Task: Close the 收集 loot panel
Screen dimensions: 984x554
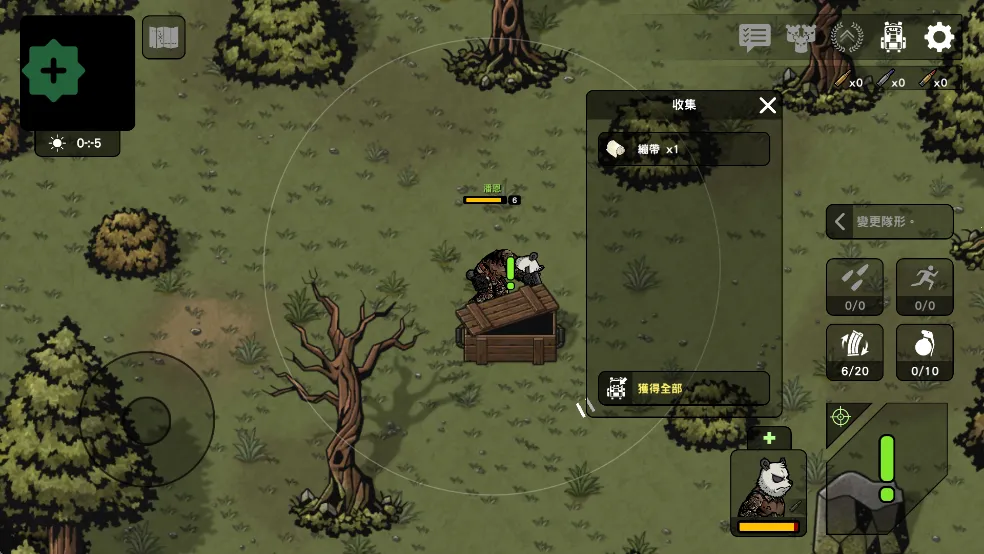Action: coord(767,106)
